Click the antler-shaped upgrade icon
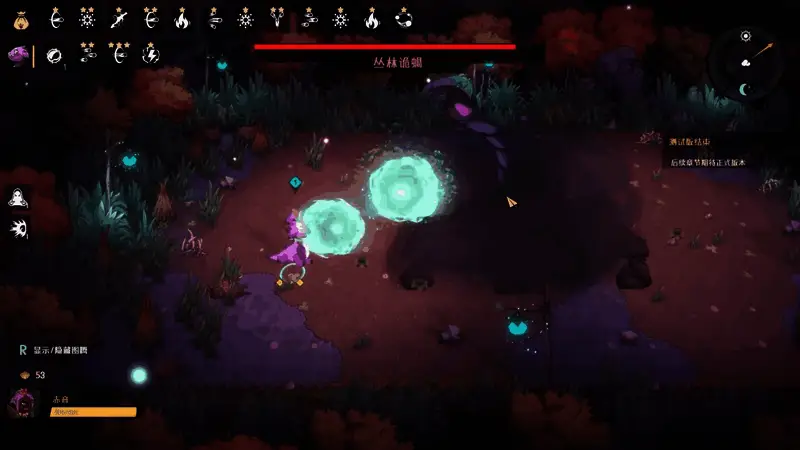 pos(277,18)
